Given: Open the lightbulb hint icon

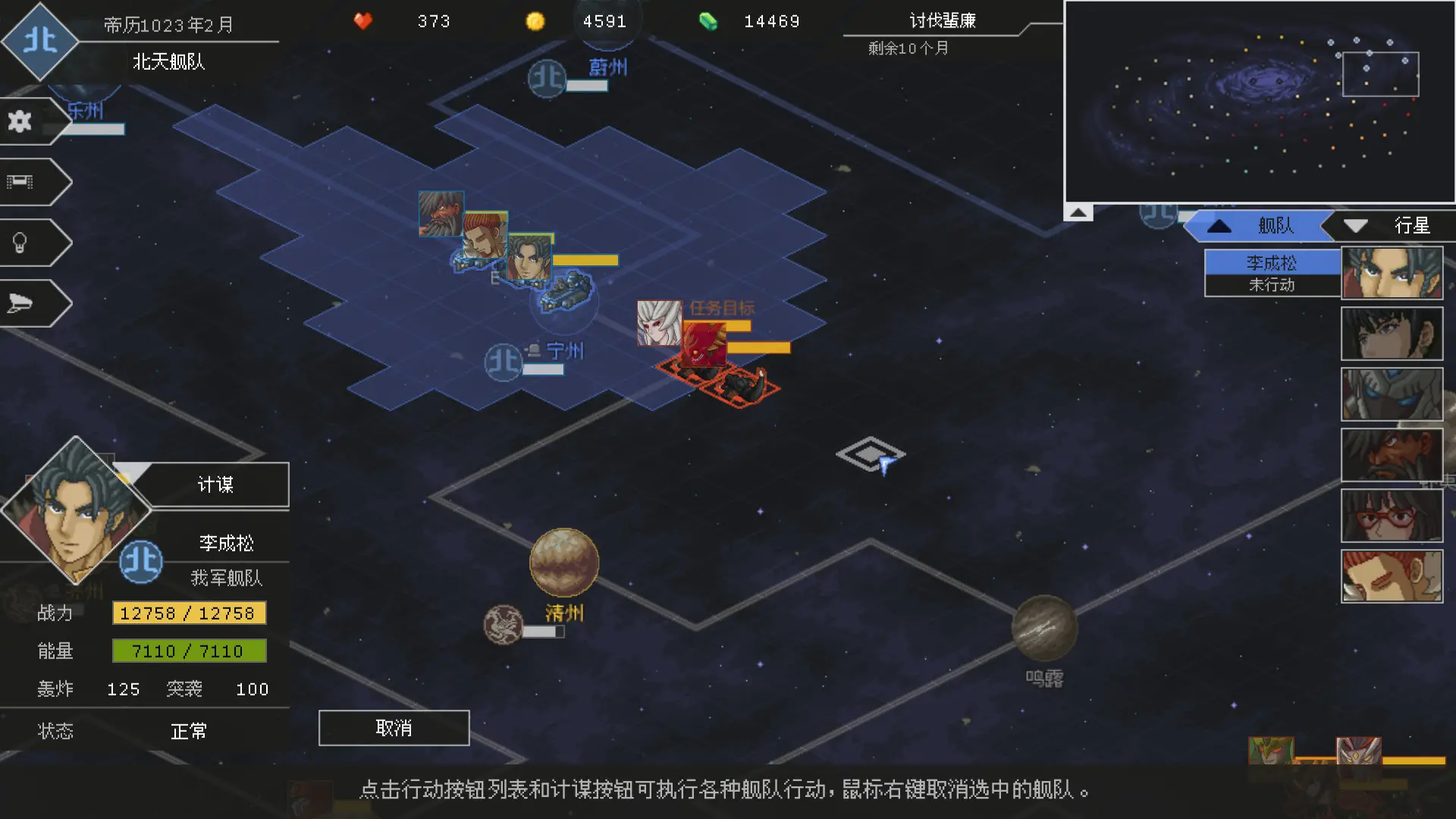Looking at the screenshot, I should (x=20, y=241).
